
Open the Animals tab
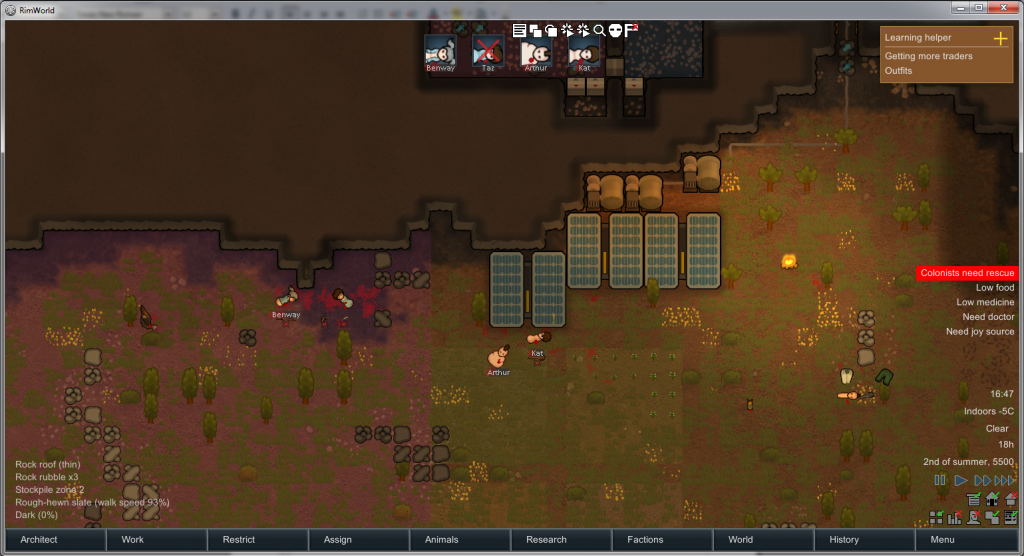(x=459, y=540)
